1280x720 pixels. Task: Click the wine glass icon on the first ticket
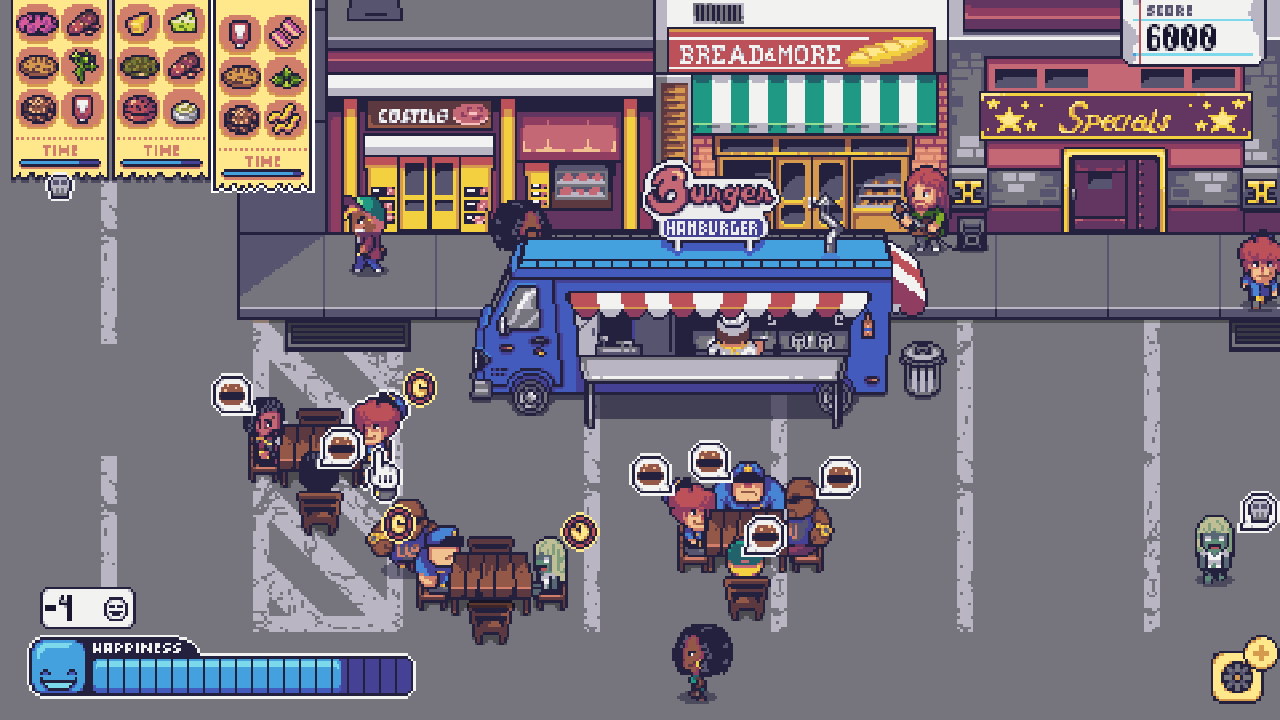(83, 110)
